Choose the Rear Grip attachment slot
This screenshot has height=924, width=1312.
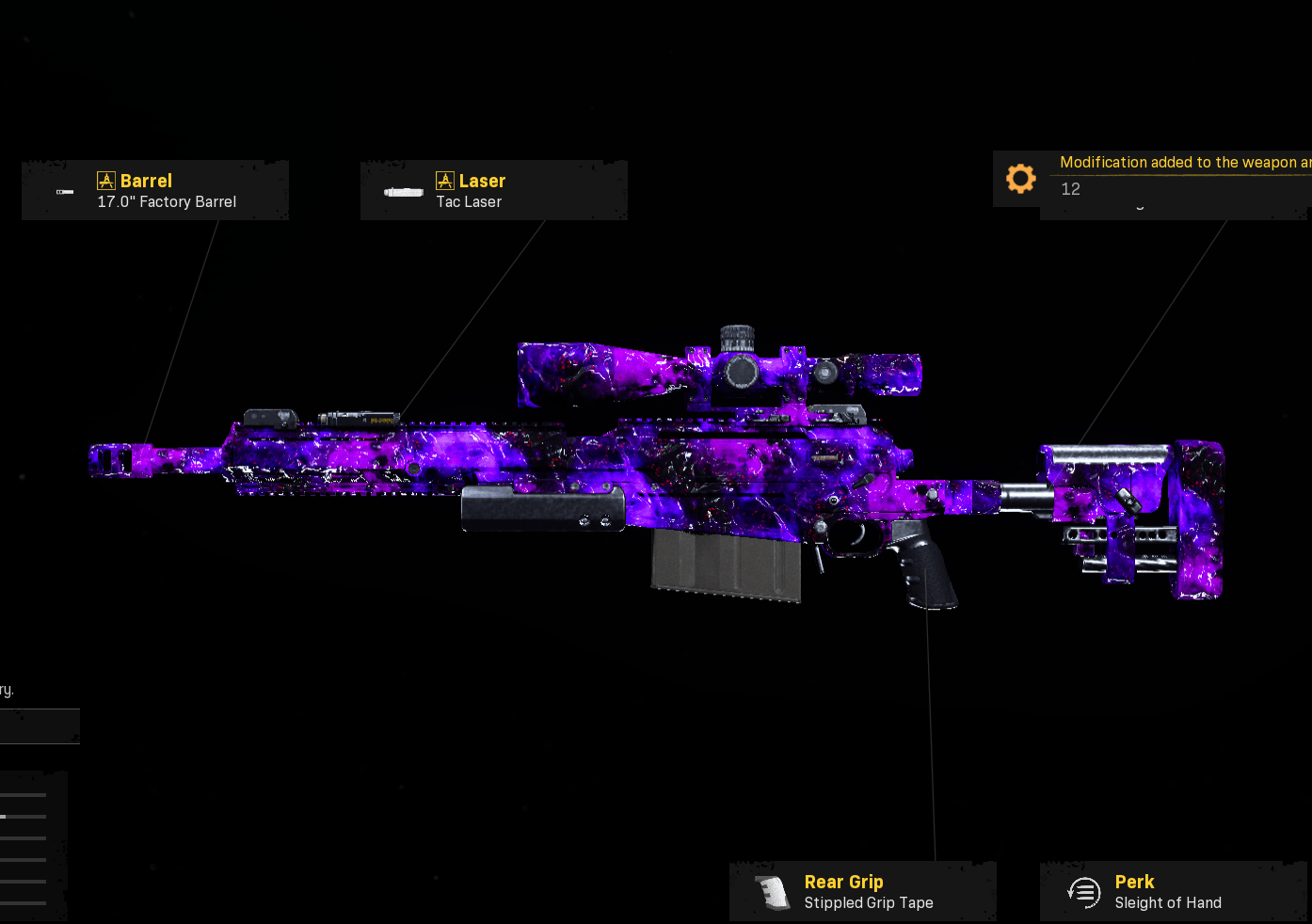[862, 891]
